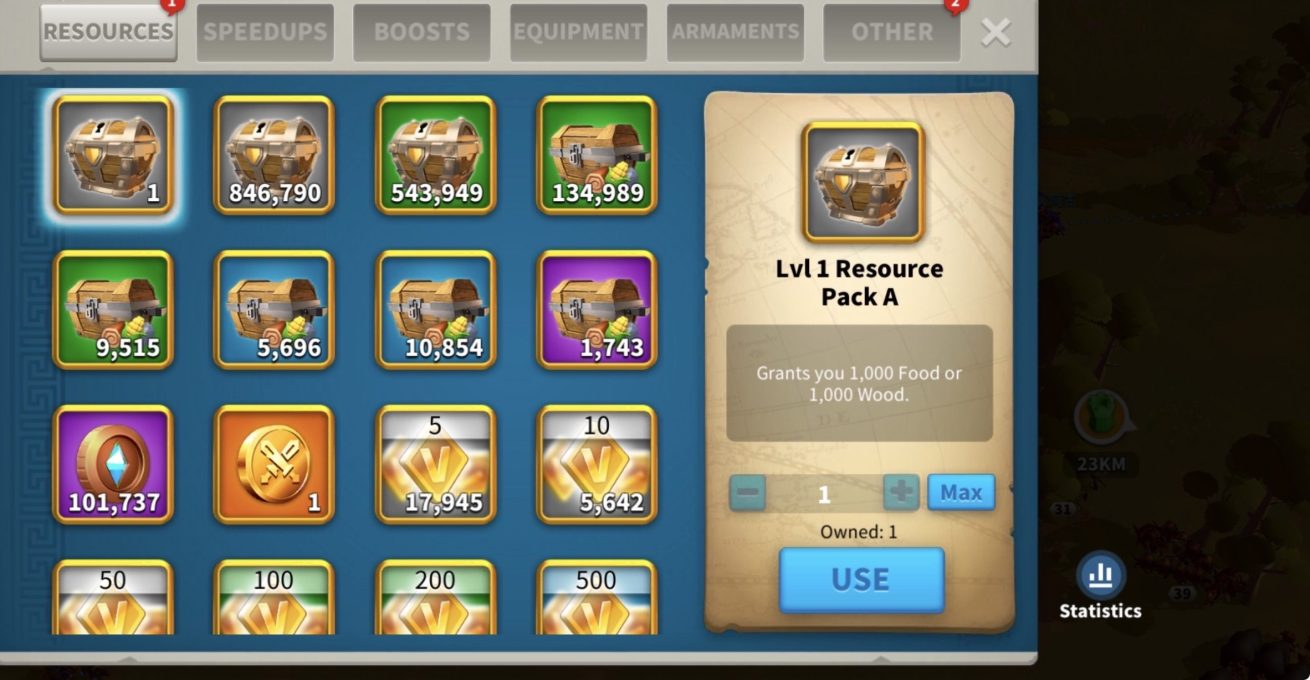Open the Boosts tab
Viewport: 1310px width, 680px height.
tap(421, 32)
